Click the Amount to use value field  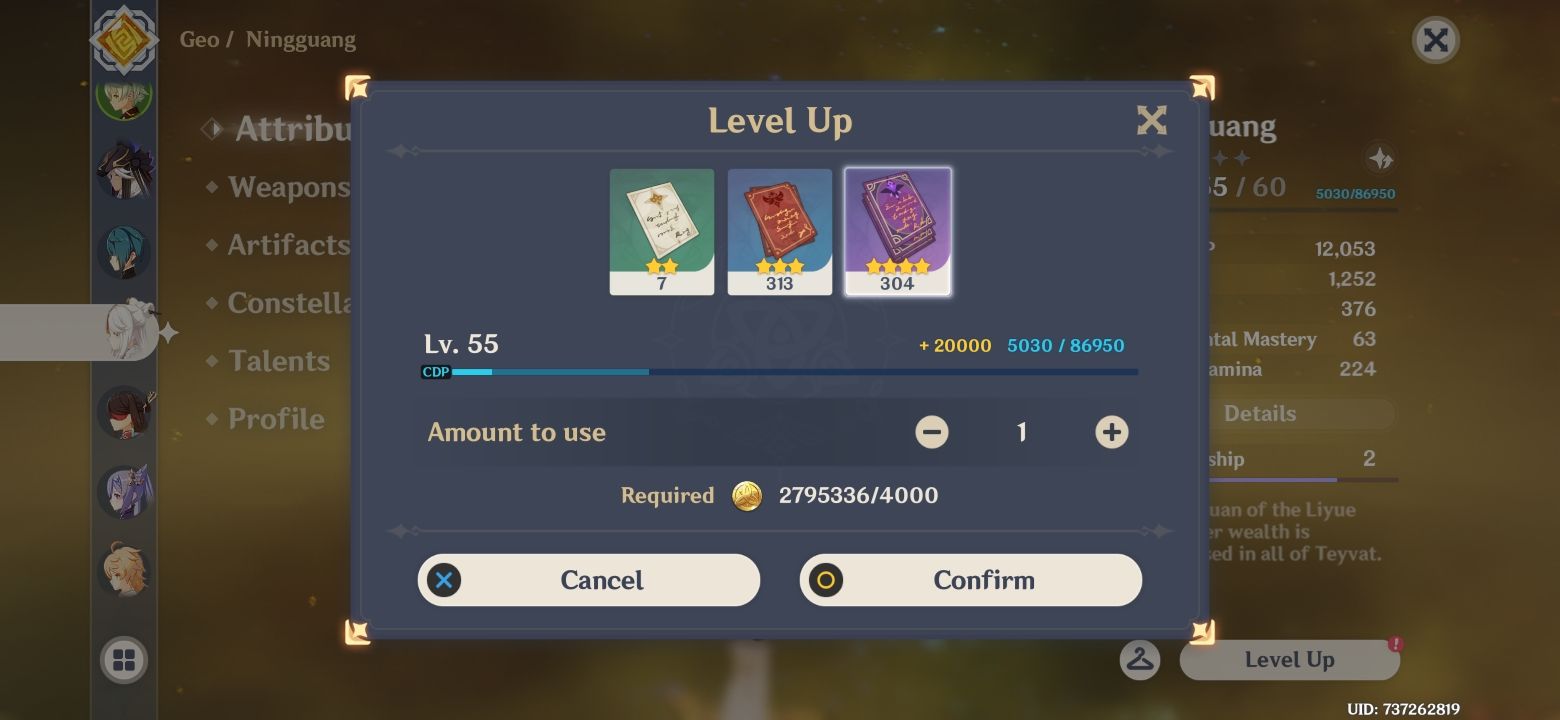point(1022,432)
